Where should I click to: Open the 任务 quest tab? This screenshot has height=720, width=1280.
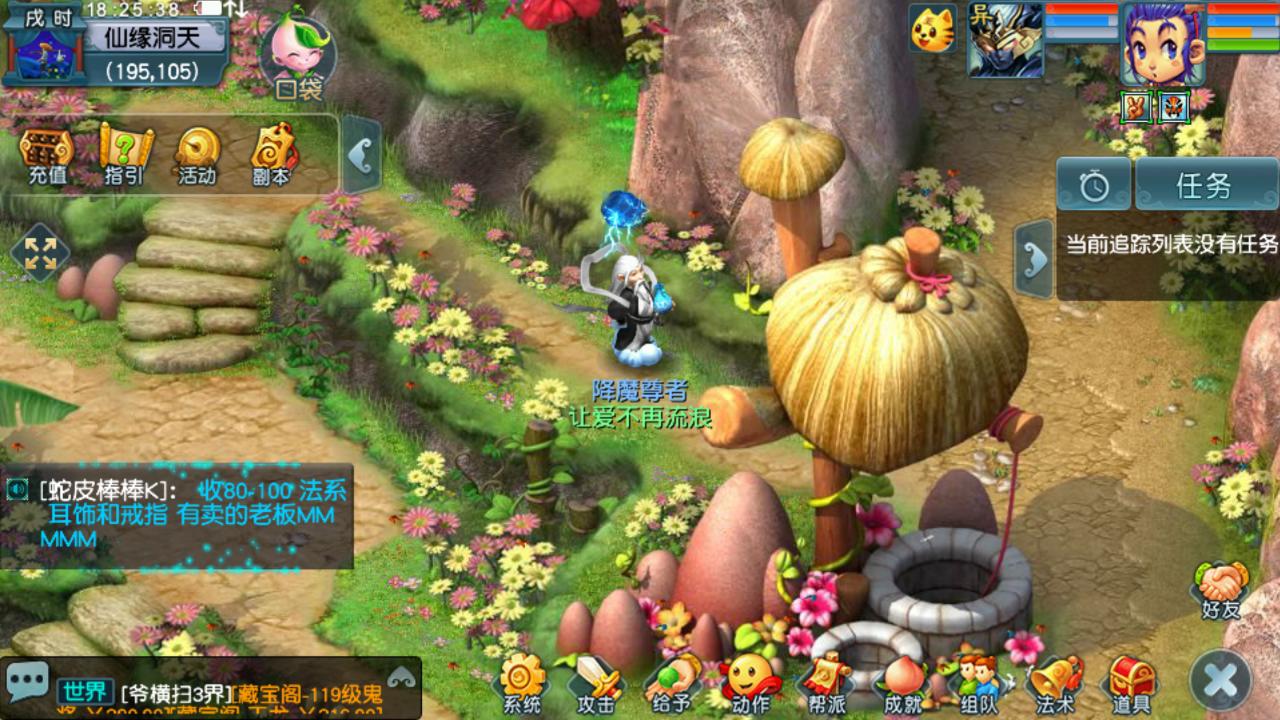tap(1203, 186)
